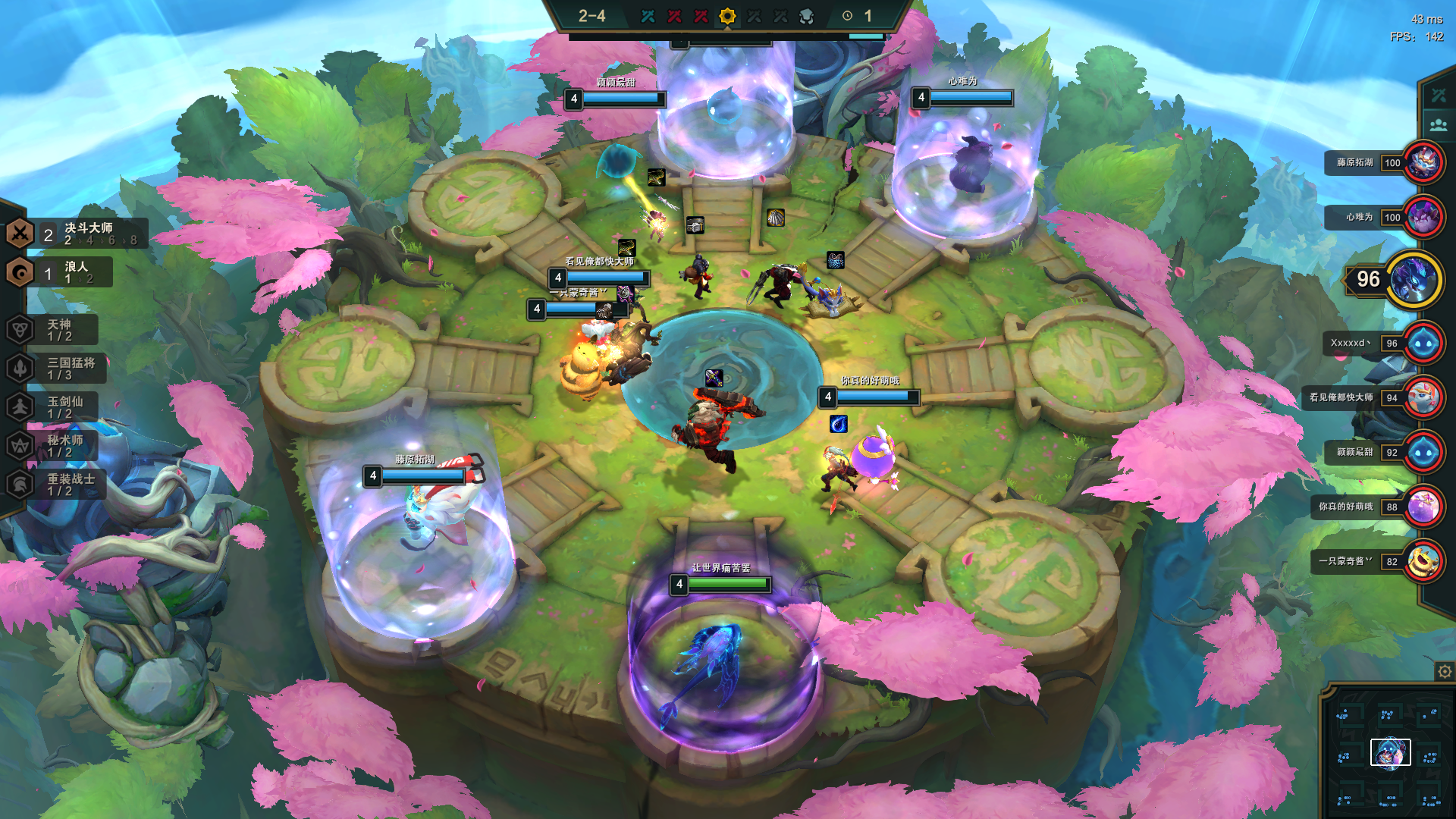Image resolution: width=1456 pixels, height=819 pixels.
Task: Expand your gold-bordered avatar showing 96 health
Action: [1414, 281]
